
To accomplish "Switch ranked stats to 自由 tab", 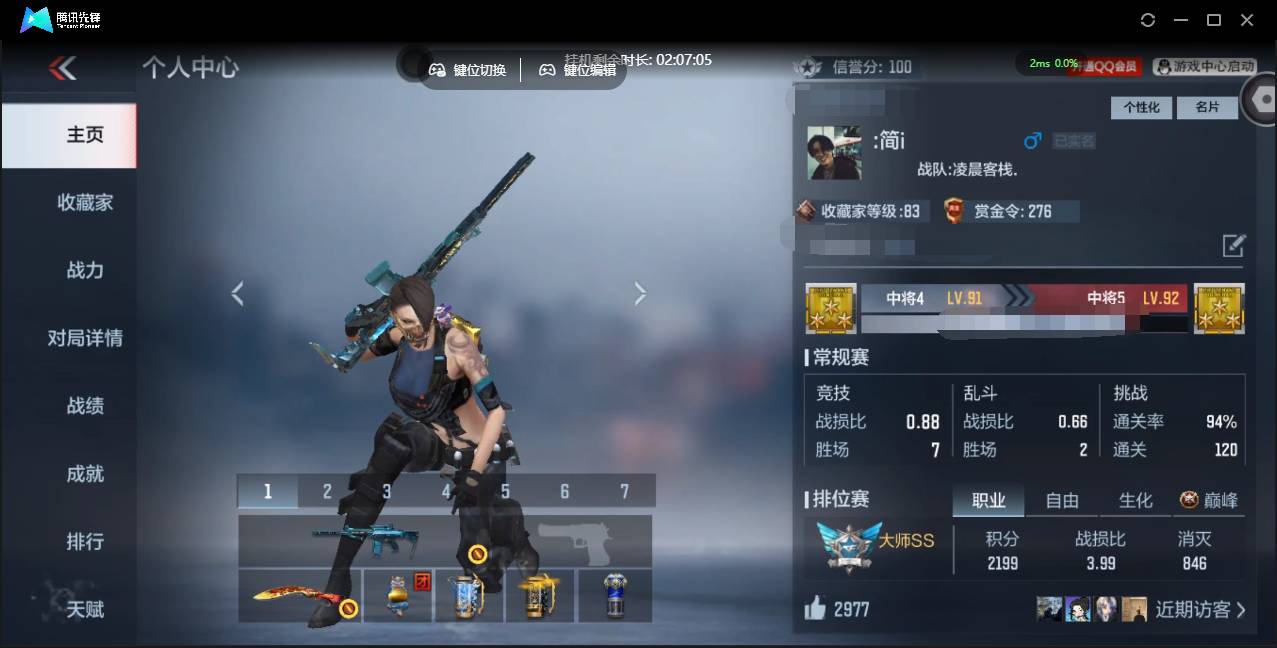I will [1062, 500].
